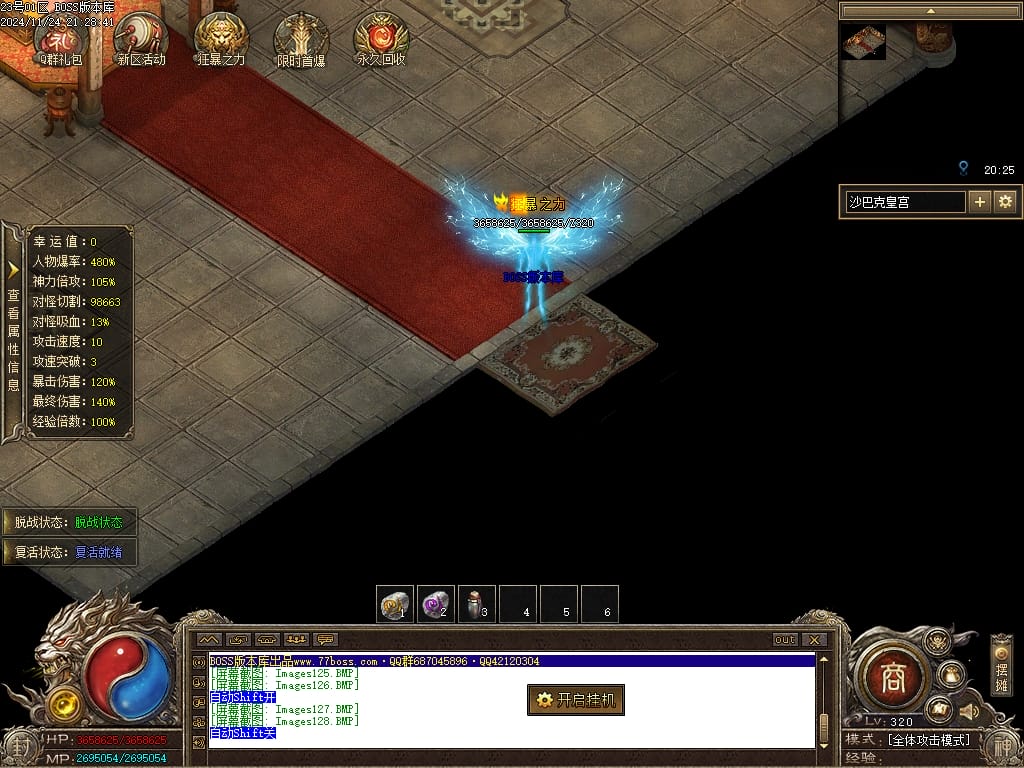
Task: Open the 狂暴之力 golden lion icon
Action: pos(221,38)
